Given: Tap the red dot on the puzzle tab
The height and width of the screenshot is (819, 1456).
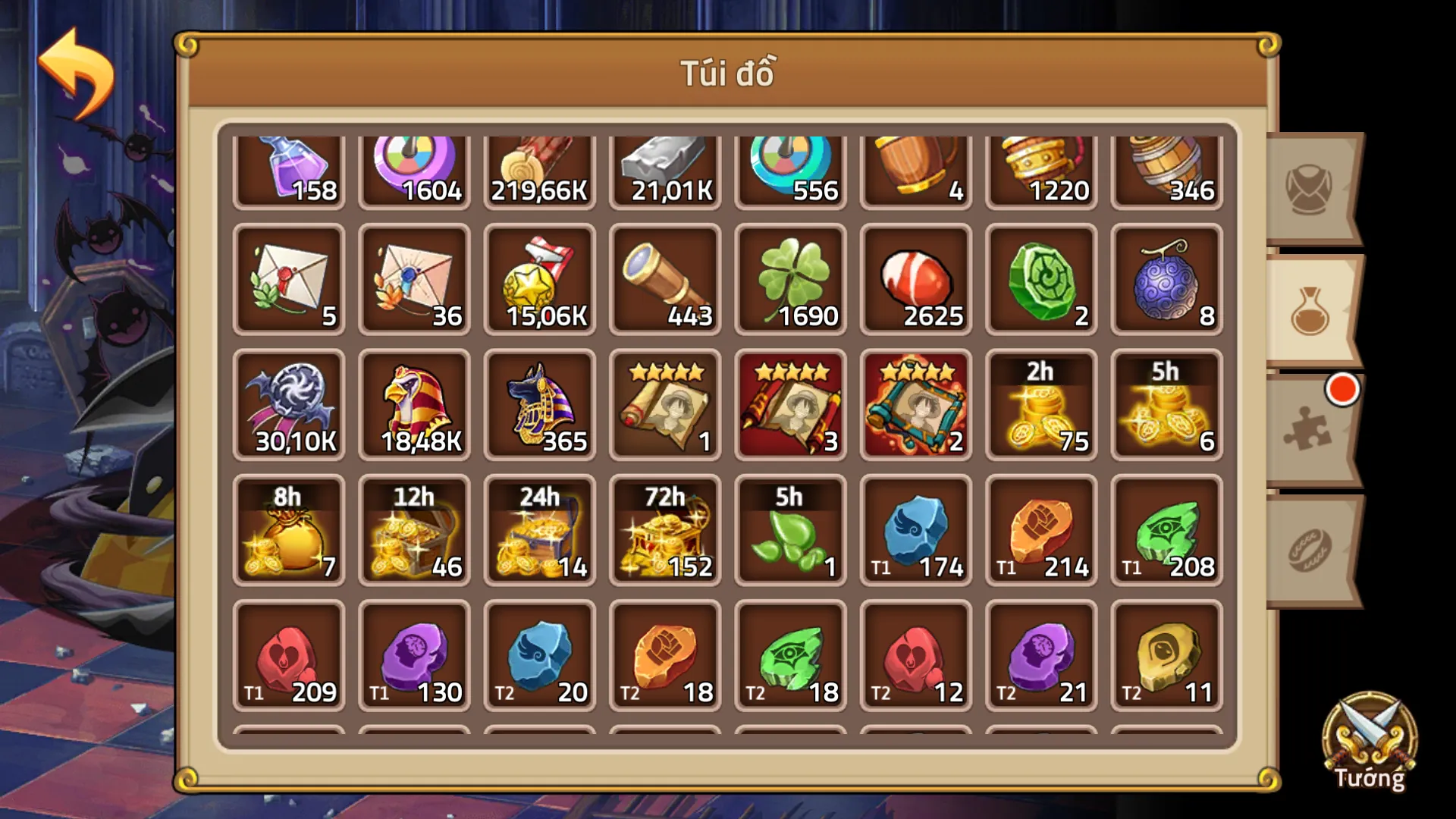Looking at the screenshot, I should (1341, 391).
